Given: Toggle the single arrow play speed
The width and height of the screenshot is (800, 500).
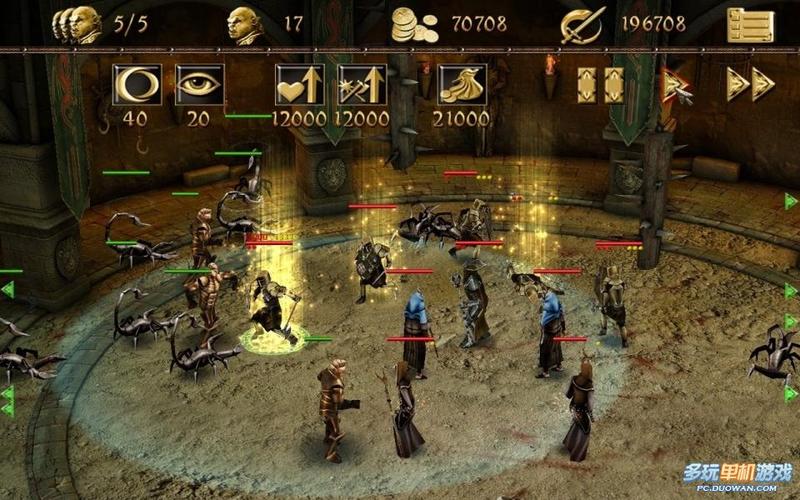Looking at the screenshot, I should [677, 84].
